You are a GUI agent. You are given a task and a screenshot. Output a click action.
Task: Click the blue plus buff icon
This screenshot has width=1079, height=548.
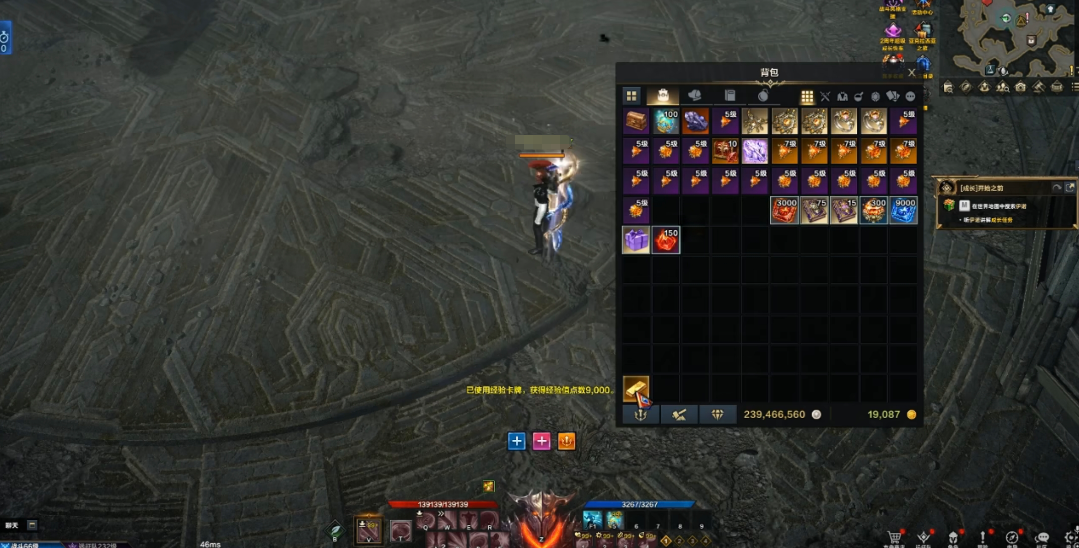pos(516,441)
